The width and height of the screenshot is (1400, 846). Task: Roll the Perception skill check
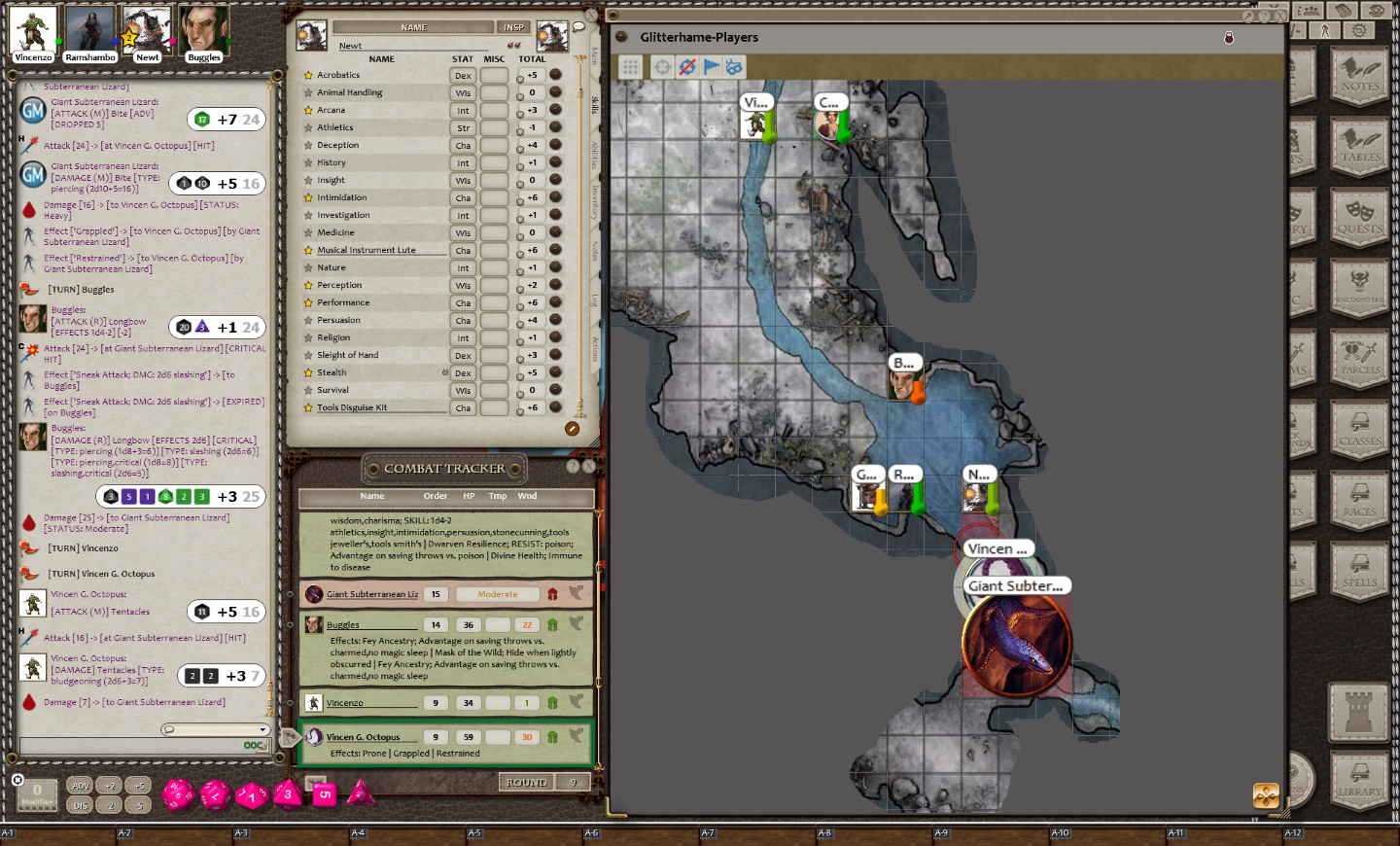pos(555,285)
